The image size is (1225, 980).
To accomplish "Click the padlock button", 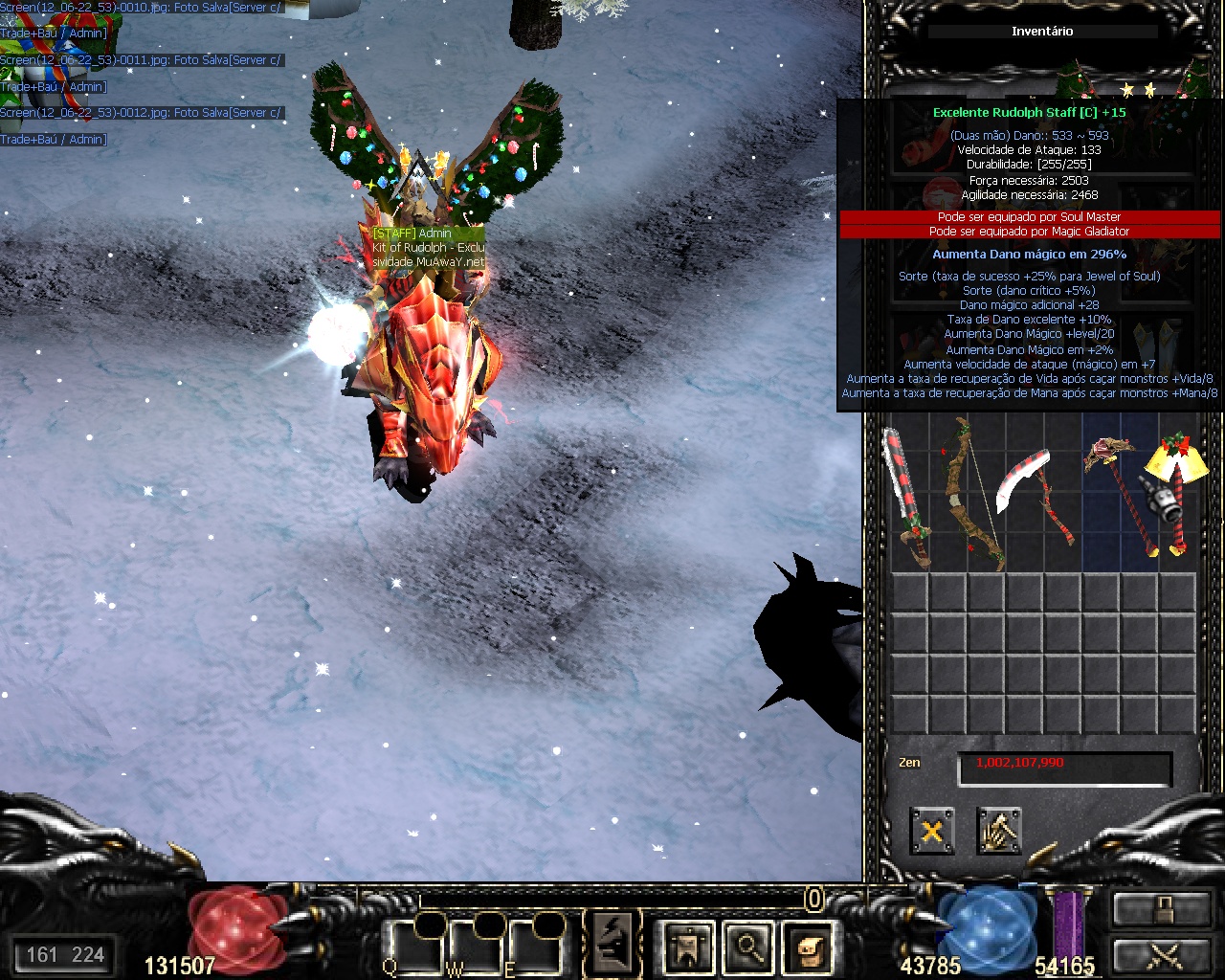I will pos(1160,908).
